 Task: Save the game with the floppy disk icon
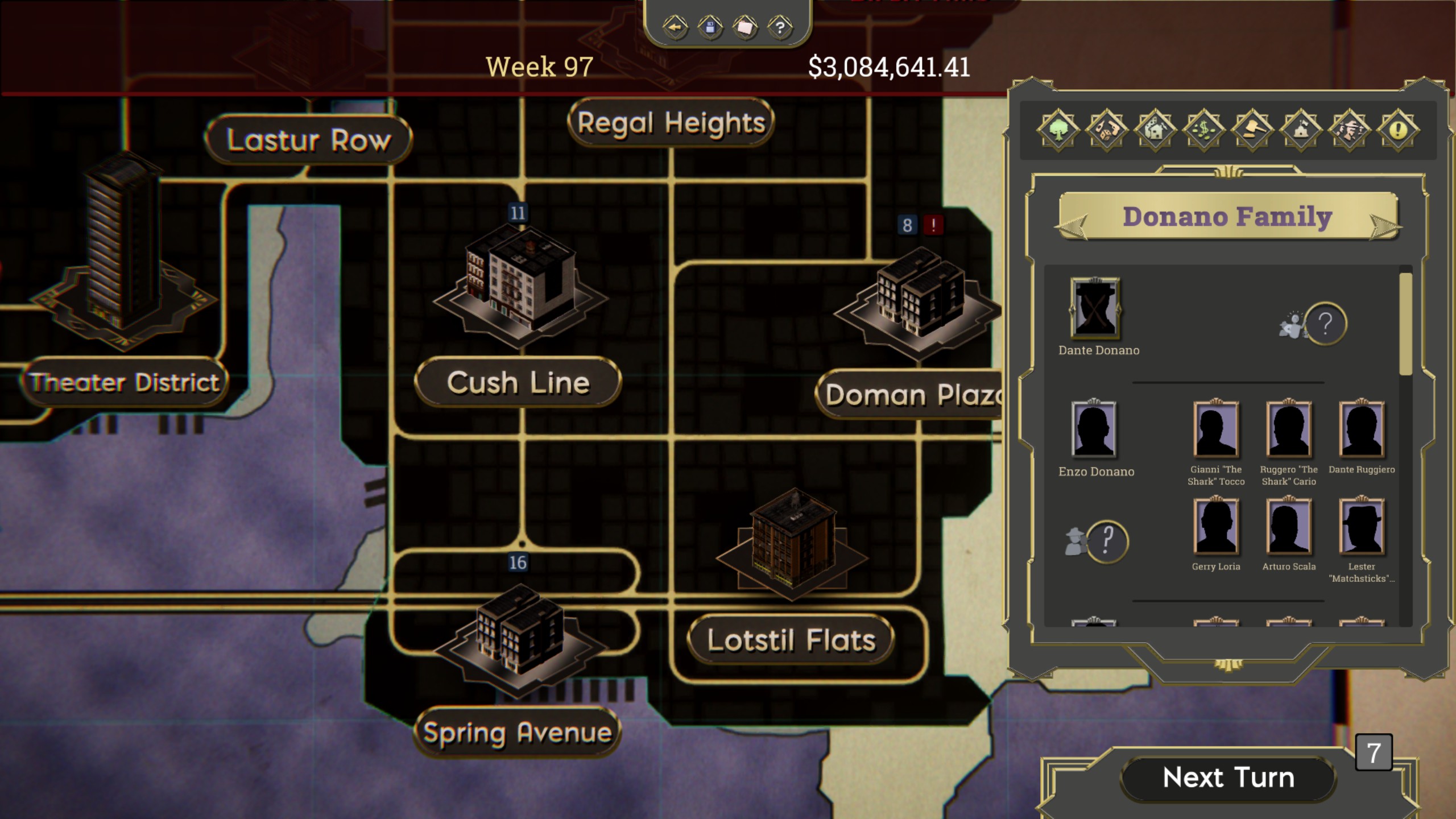pos(710,27)
